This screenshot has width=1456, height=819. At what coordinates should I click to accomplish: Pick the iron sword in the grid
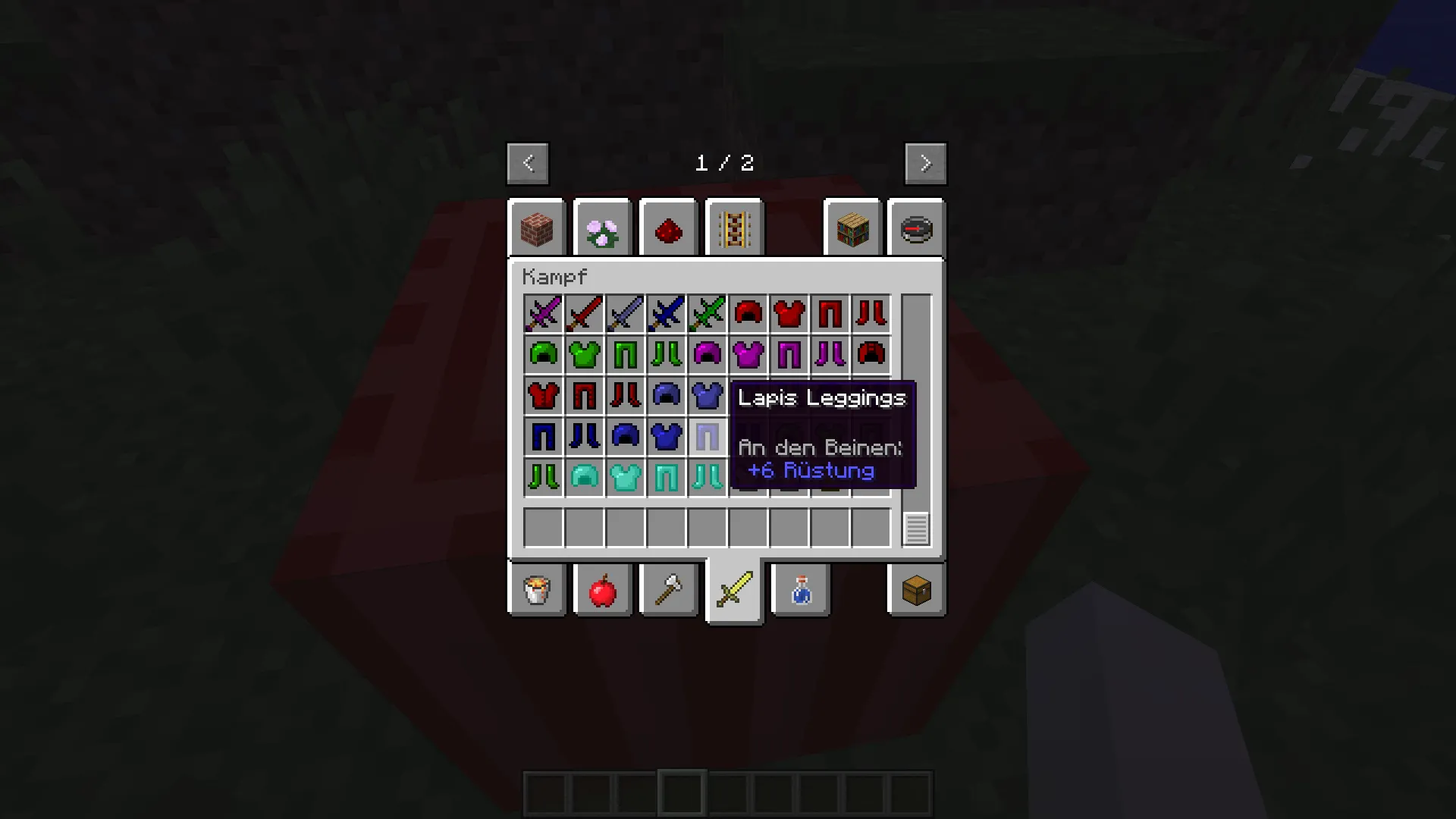point(625,314)
